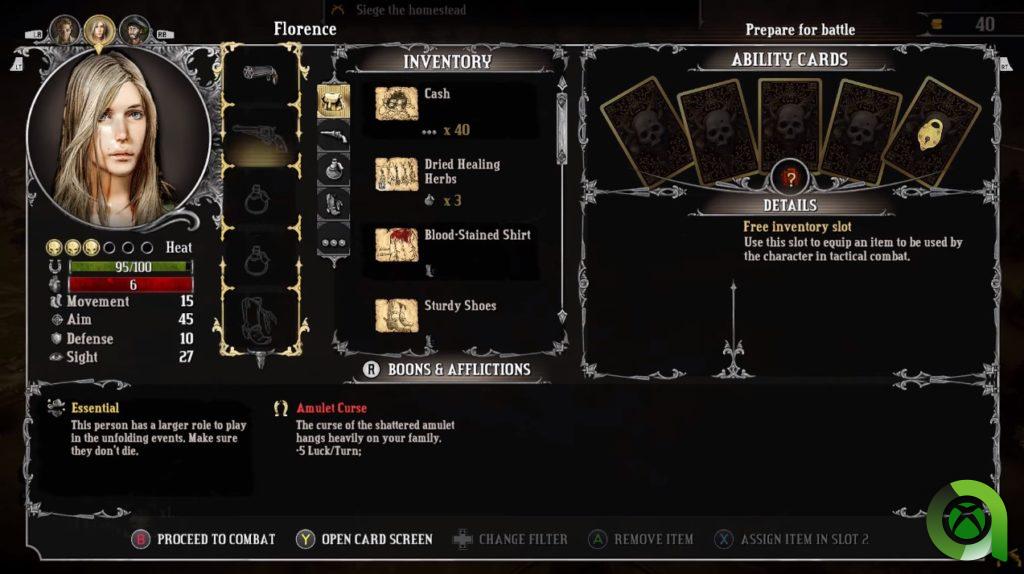This screenshot has width=1024, height=574.
Task: Show the potion flask filter tab
Action: pos(333,170)
